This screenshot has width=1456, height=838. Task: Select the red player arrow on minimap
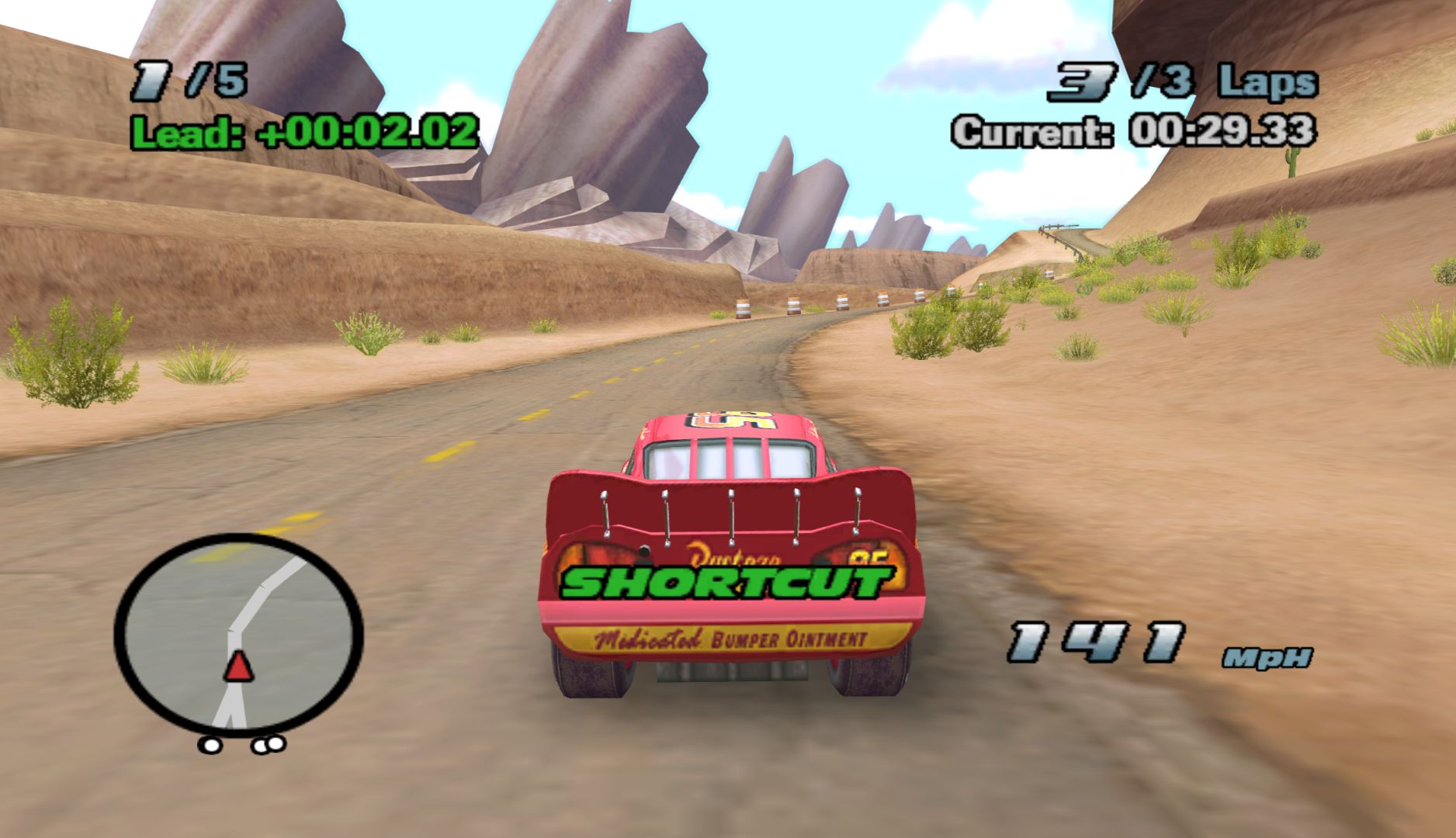(238, 666)
